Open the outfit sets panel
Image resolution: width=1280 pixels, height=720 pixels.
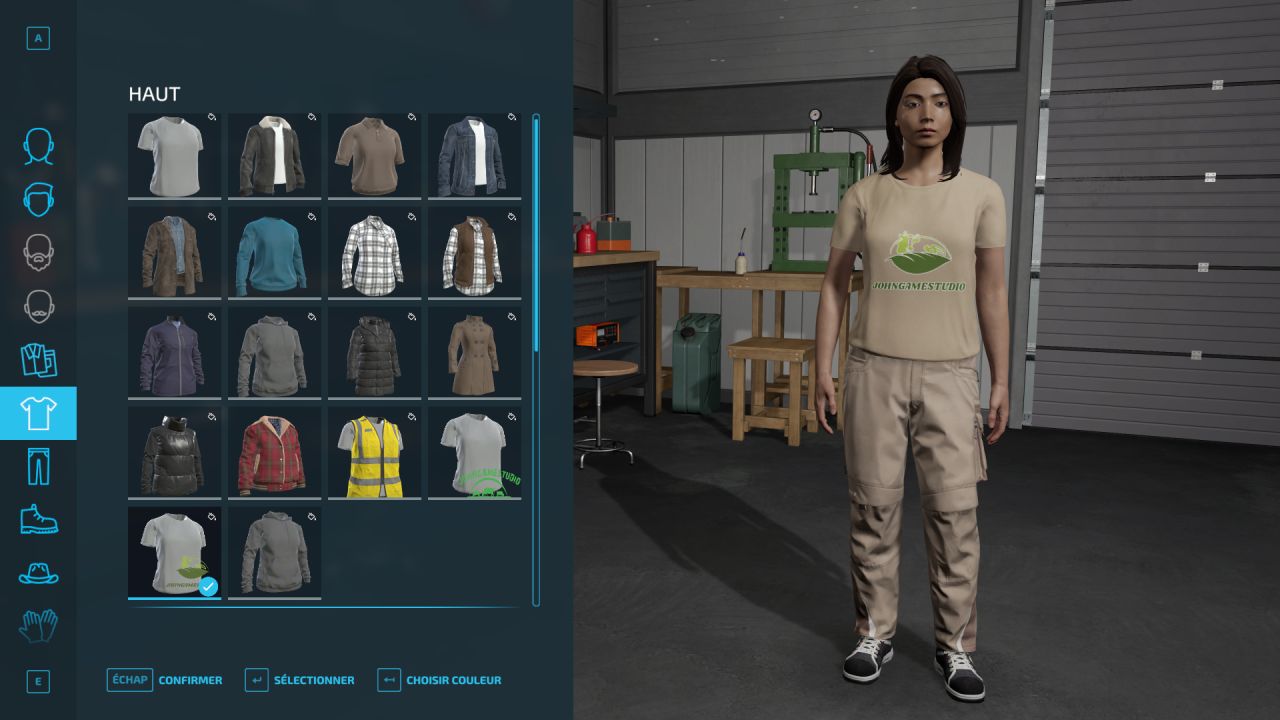pos(38,360)
